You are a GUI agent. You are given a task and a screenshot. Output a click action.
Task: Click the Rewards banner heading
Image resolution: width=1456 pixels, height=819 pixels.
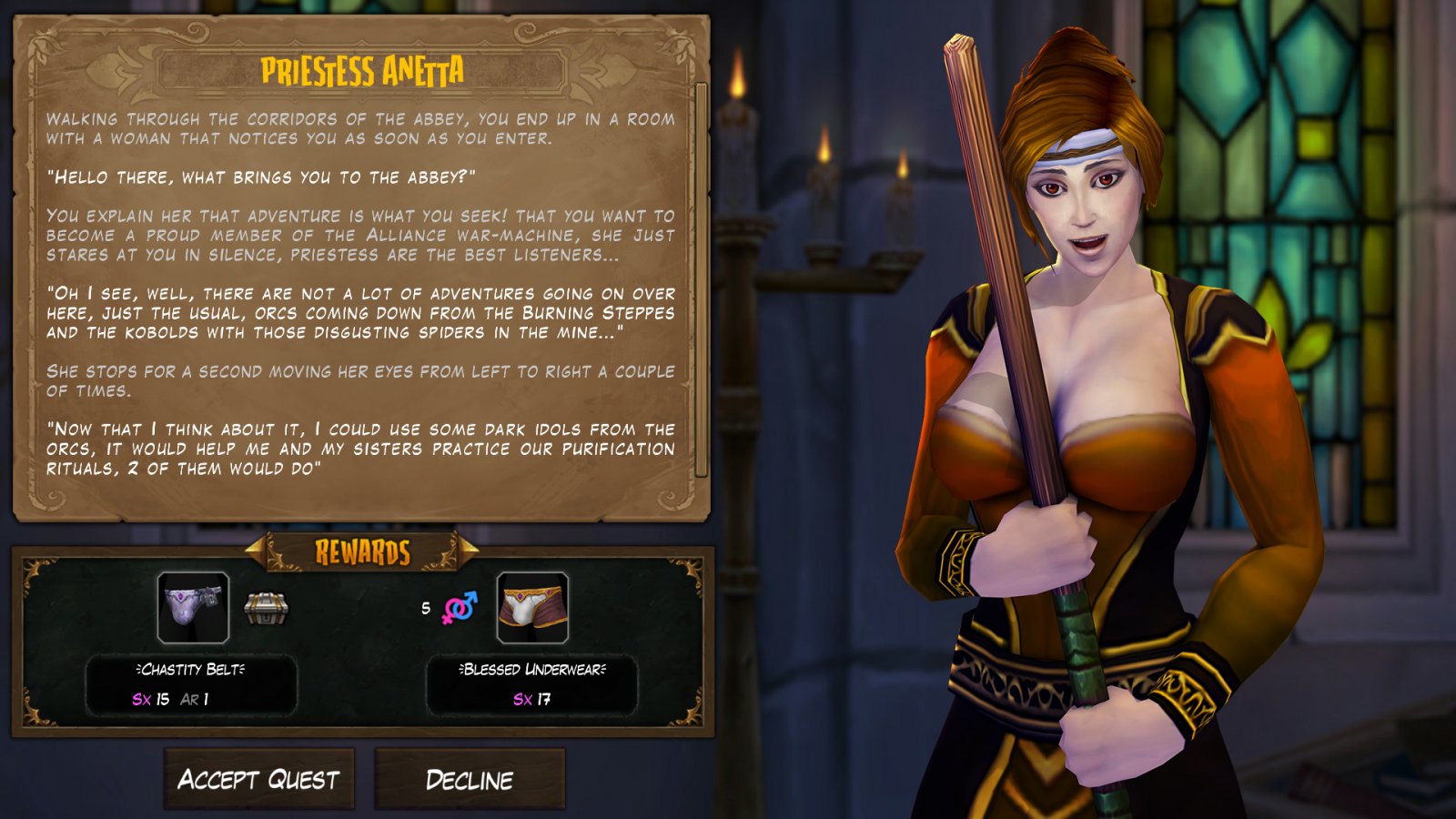pyautogui.click(x=361, y=551)
